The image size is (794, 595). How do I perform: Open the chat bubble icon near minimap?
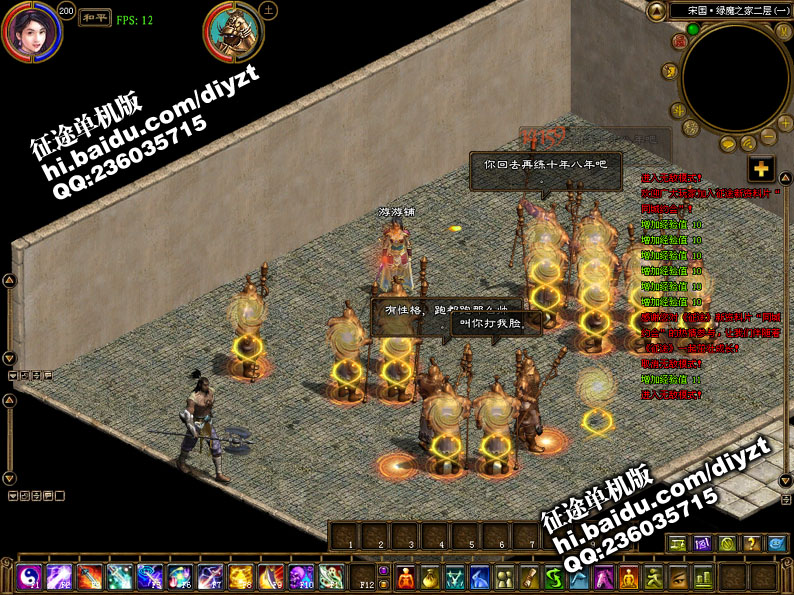coord(726,146)
